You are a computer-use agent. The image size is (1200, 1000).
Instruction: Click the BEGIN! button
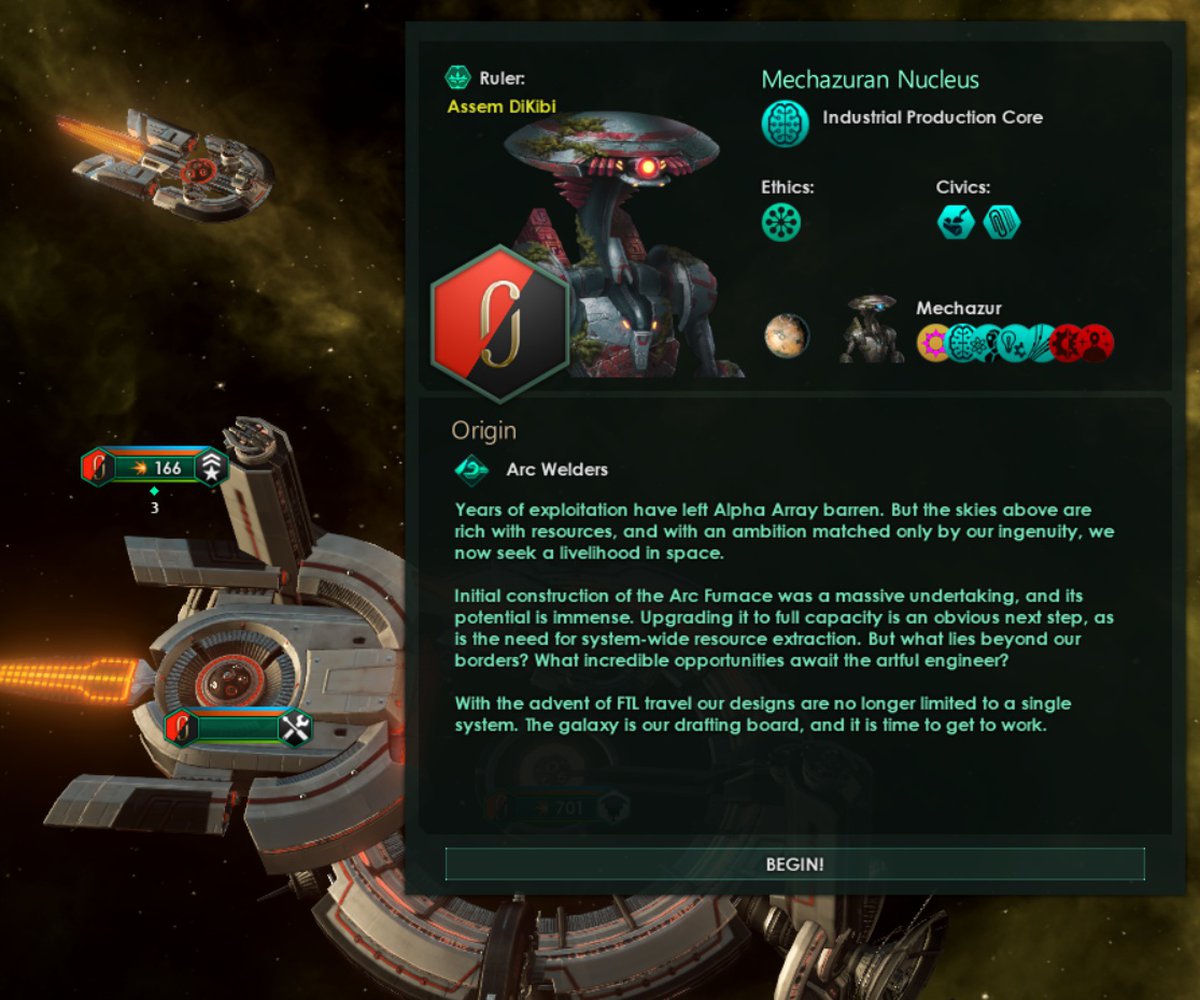[x=794, y=864]
